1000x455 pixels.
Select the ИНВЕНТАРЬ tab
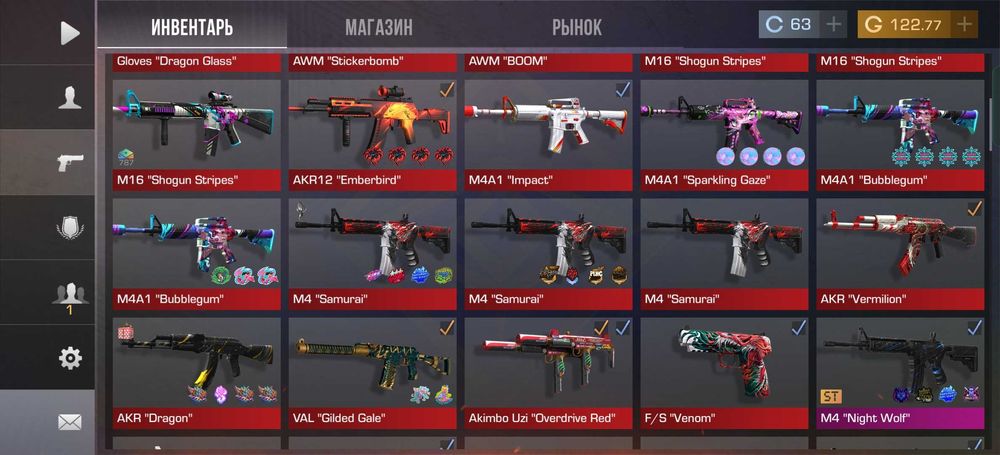click(191, 27)
